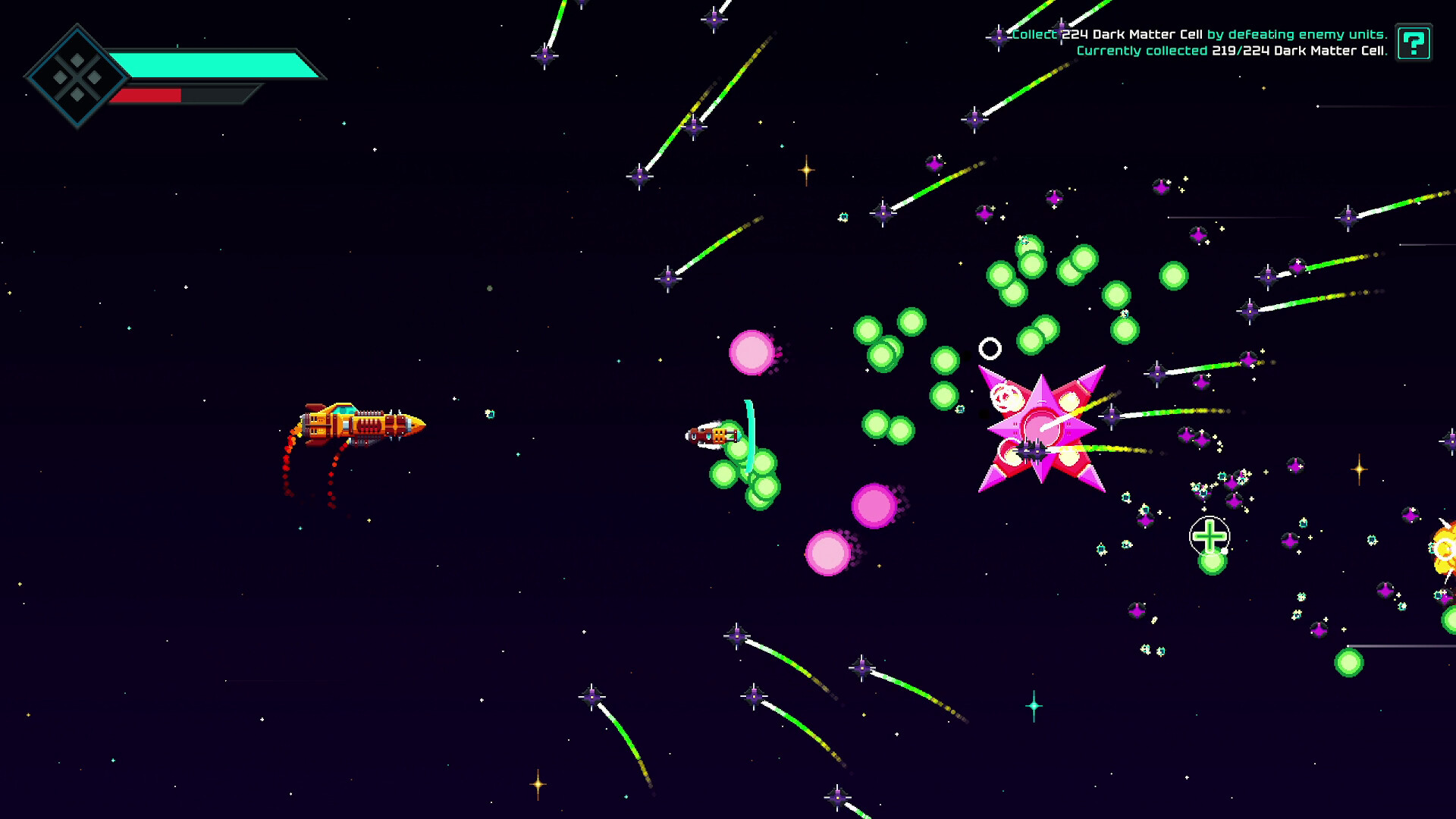Click the white ring marker near the boss
Viewport: 1456px width, 819px height.
[990, 348]
